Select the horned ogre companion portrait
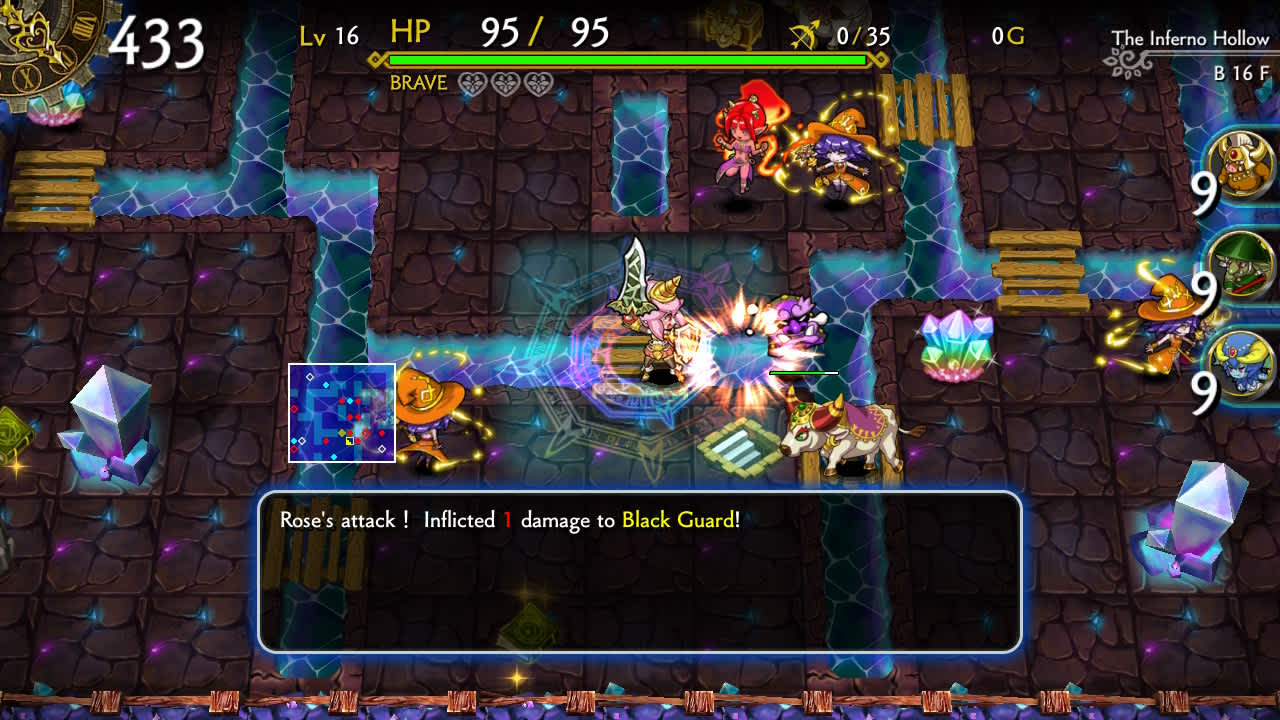1280x720 pixels. pyautogui.click(x=1240, y=165)
